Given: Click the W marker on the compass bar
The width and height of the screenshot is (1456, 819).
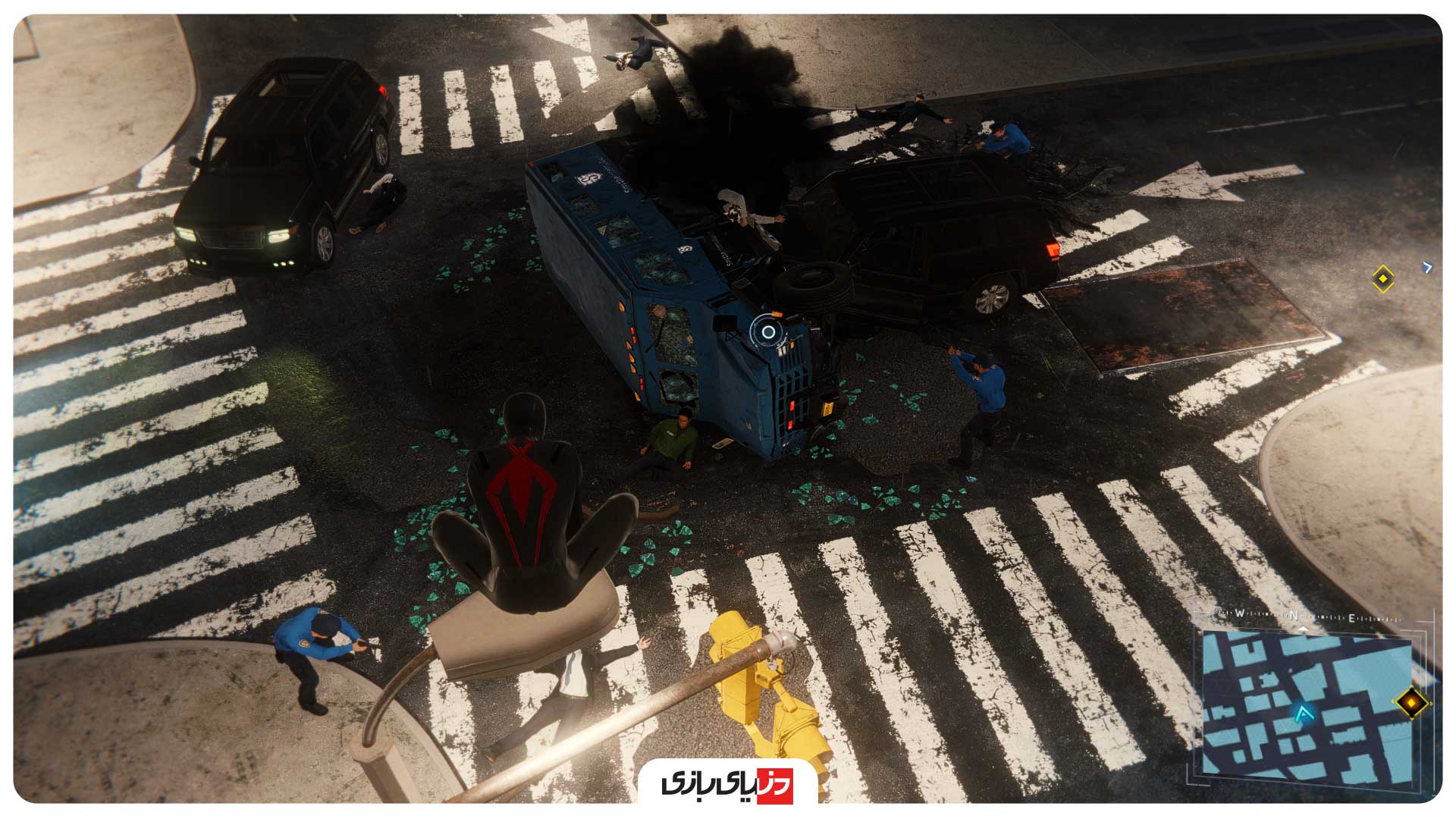Looking at the screenshot, I should coord(1240,613).
